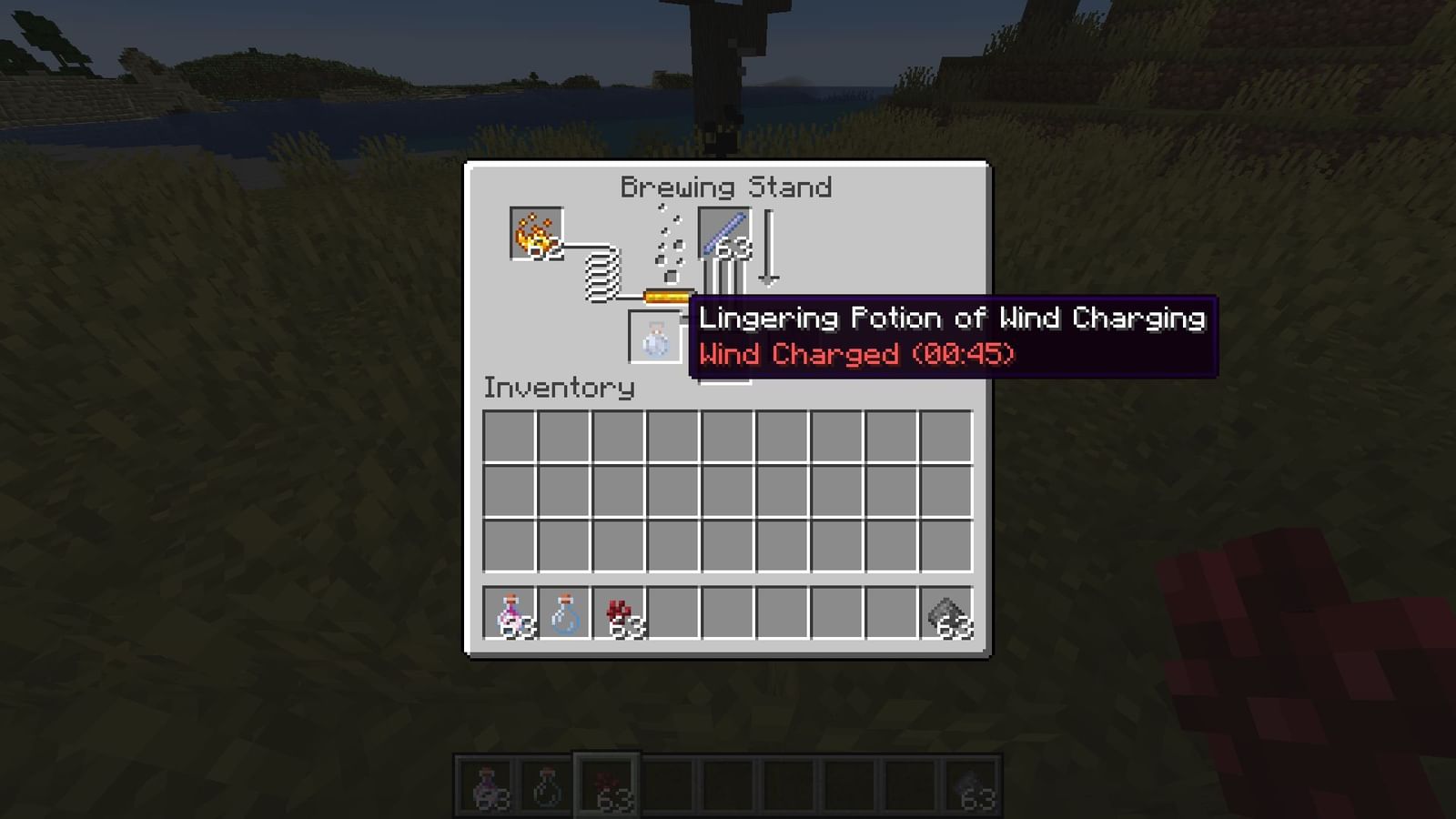
Task: Click the fuel pipe coil graphic
Action: coord(601,278)
